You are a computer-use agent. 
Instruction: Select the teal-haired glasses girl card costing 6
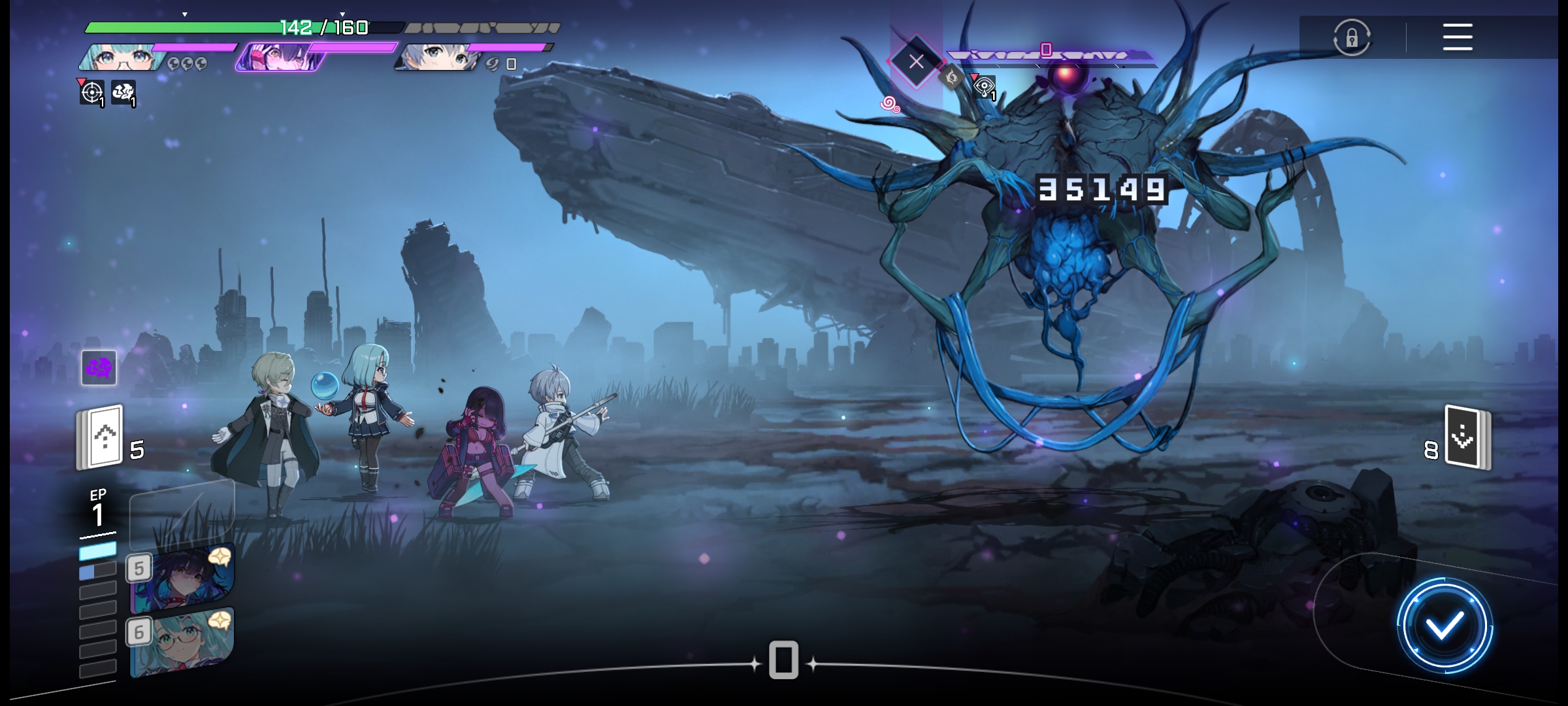click(183, 643)
